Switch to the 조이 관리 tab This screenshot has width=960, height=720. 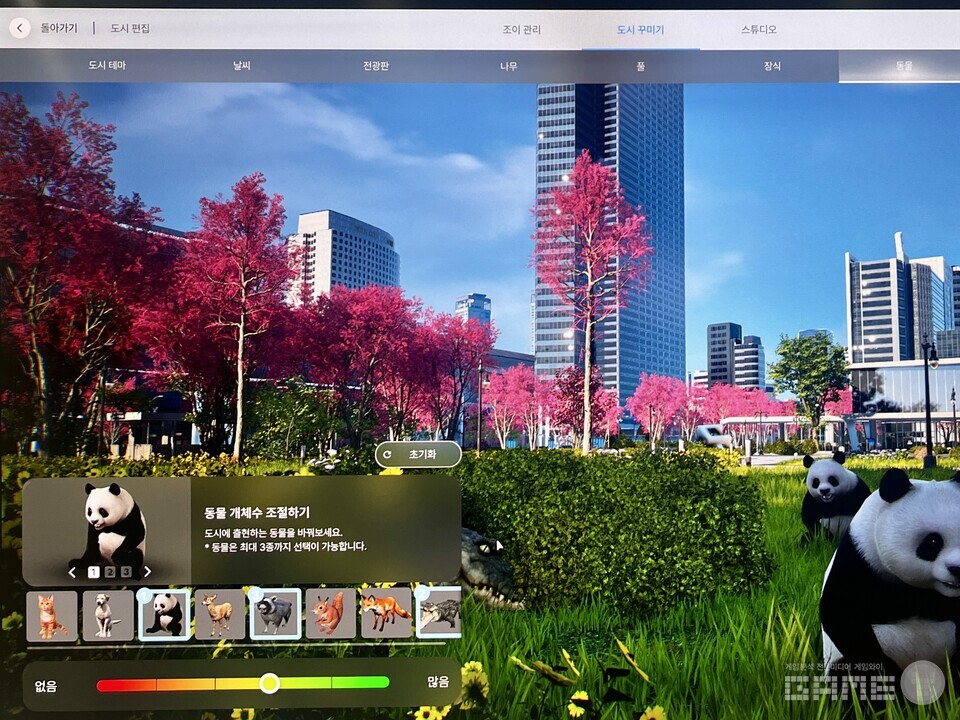coord(521,30)
